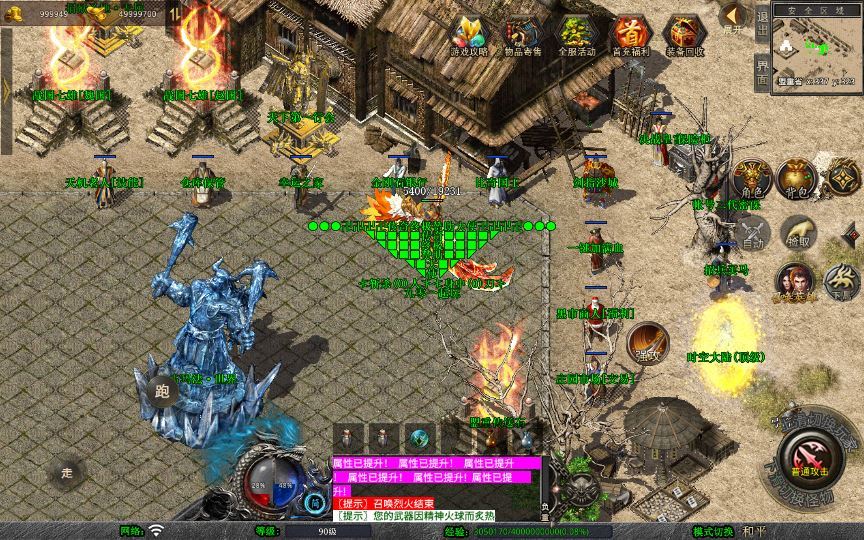The image size is (864, 540).
Task: Click the 展开 expand arrow button
Action: 733,18
